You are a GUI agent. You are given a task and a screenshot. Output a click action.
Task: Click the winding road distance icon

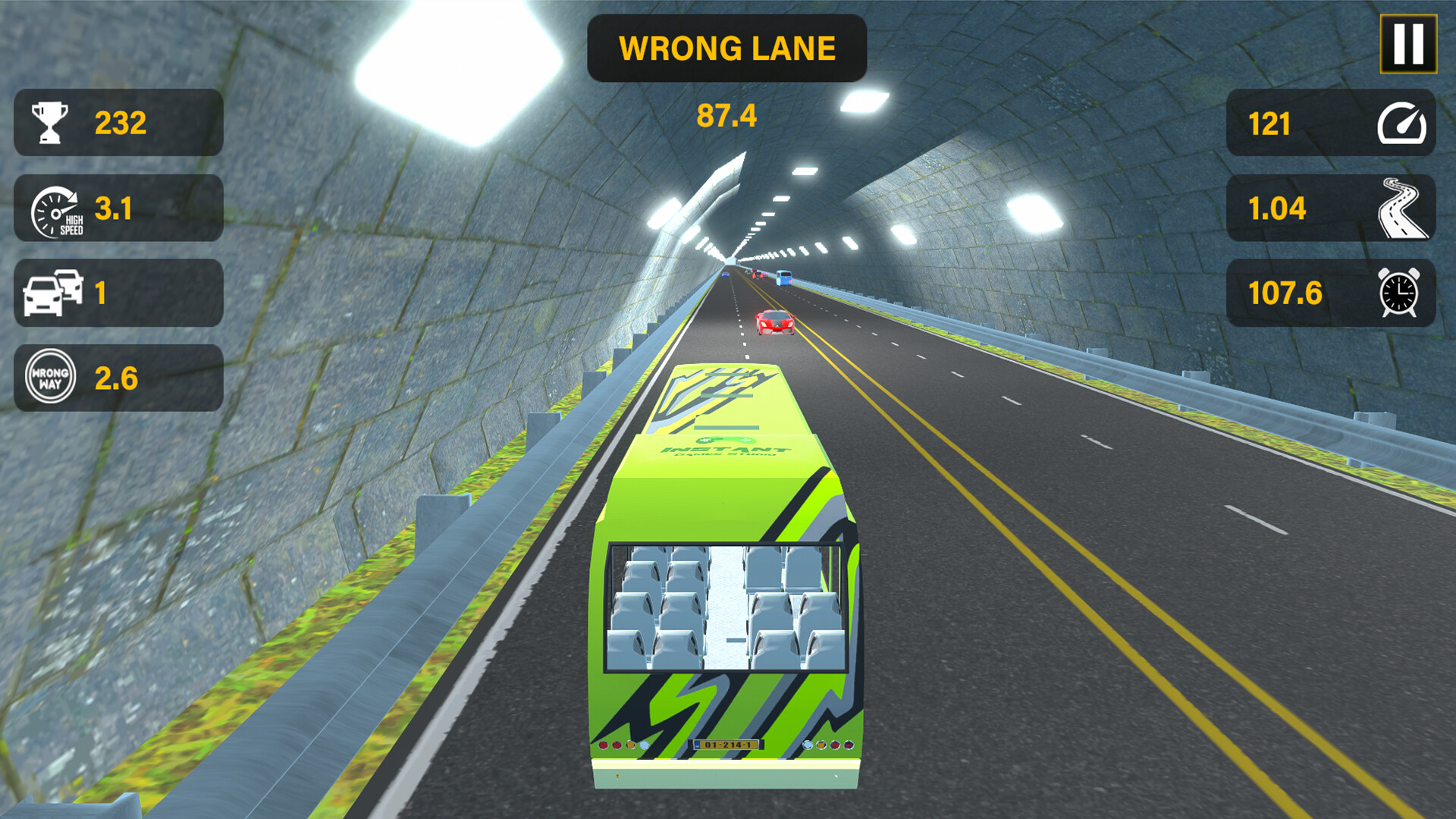1402,209
